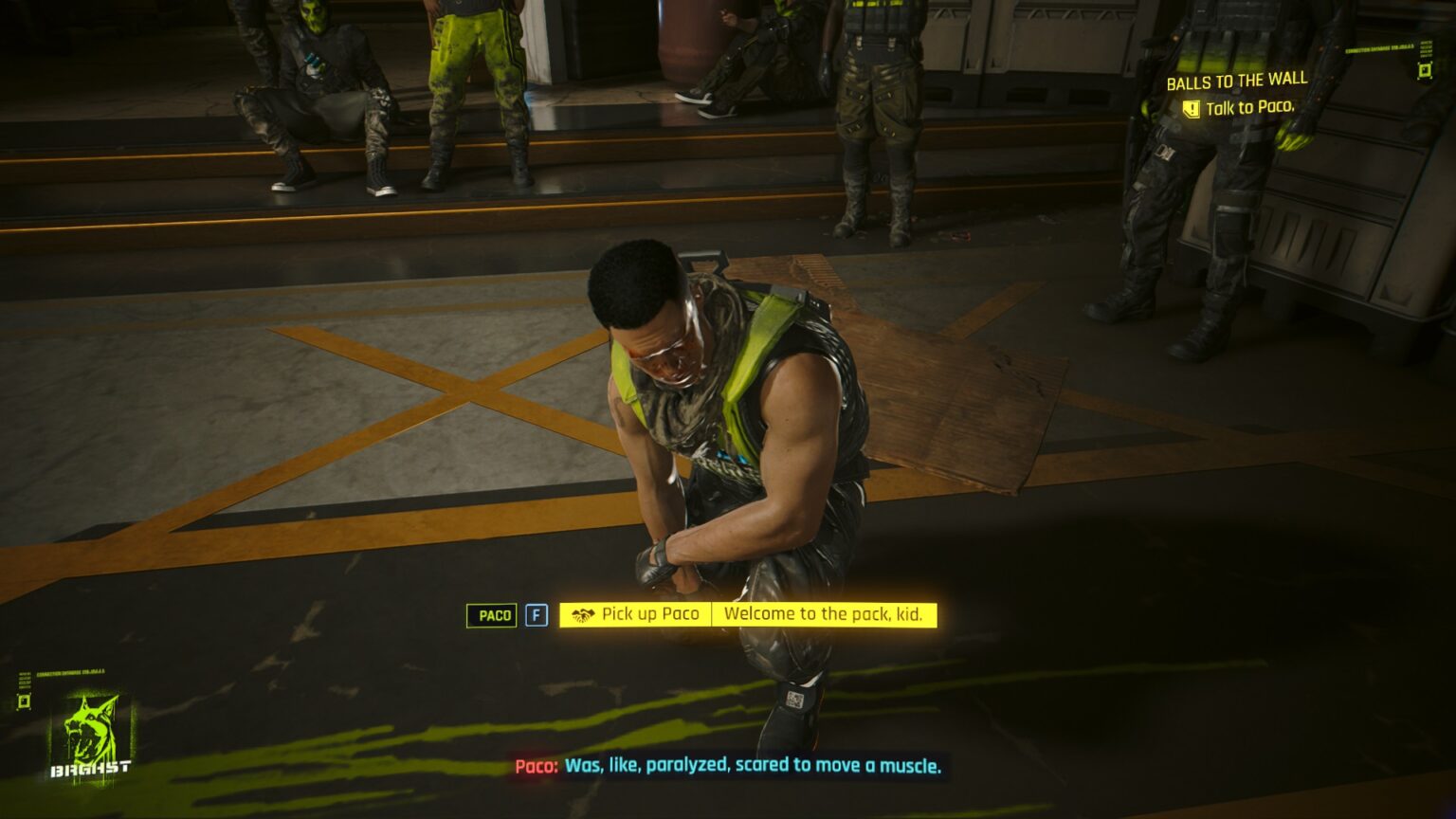Click the divider between the two prompt options
This screenshot has width=1456, height=819.
(x=714, y=614)
